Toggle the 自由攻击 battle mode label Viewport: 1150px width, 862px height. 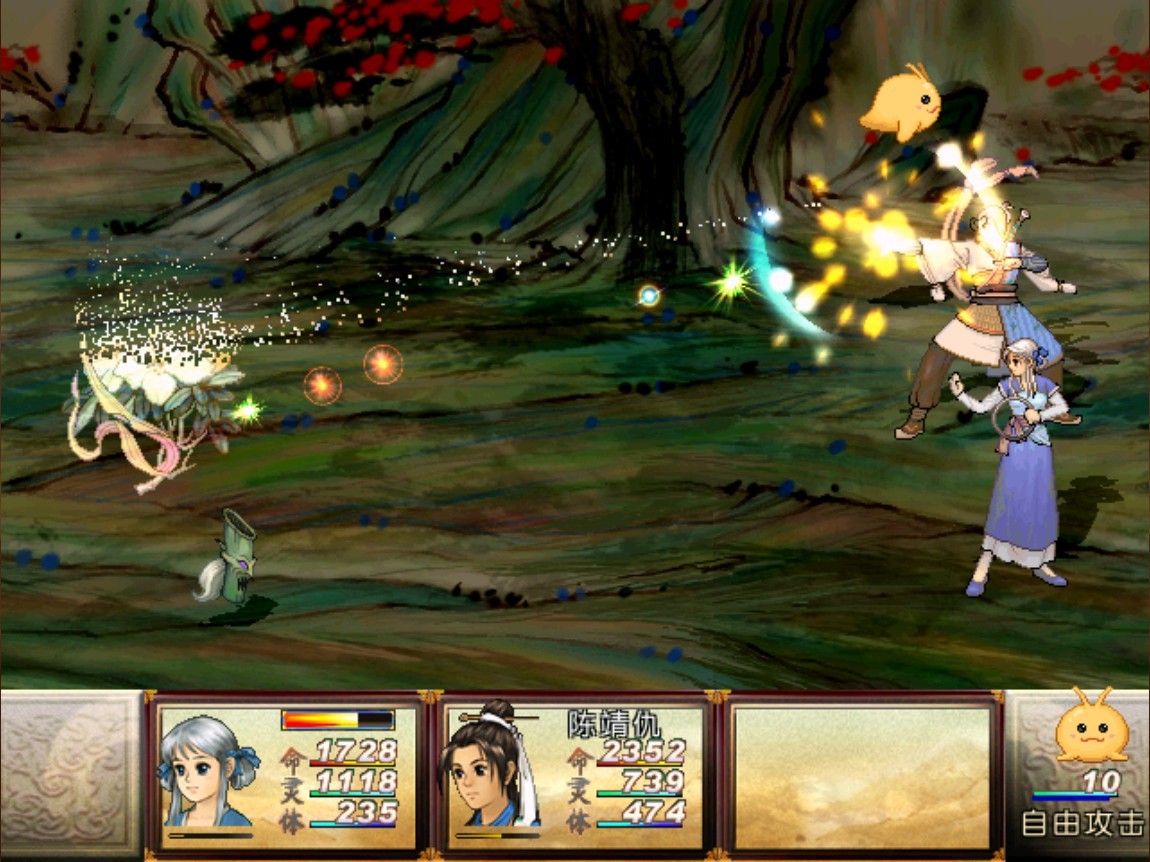1081,823
